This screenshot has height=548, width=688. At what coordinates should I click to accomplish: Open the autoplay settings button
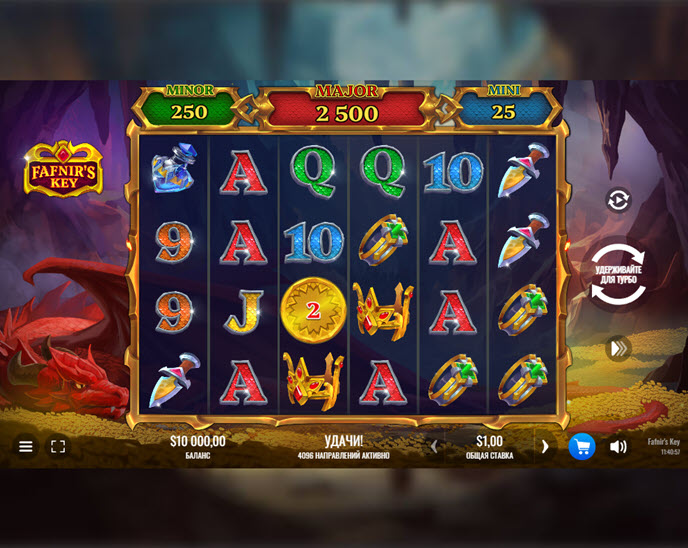click(x=618, y=200)
